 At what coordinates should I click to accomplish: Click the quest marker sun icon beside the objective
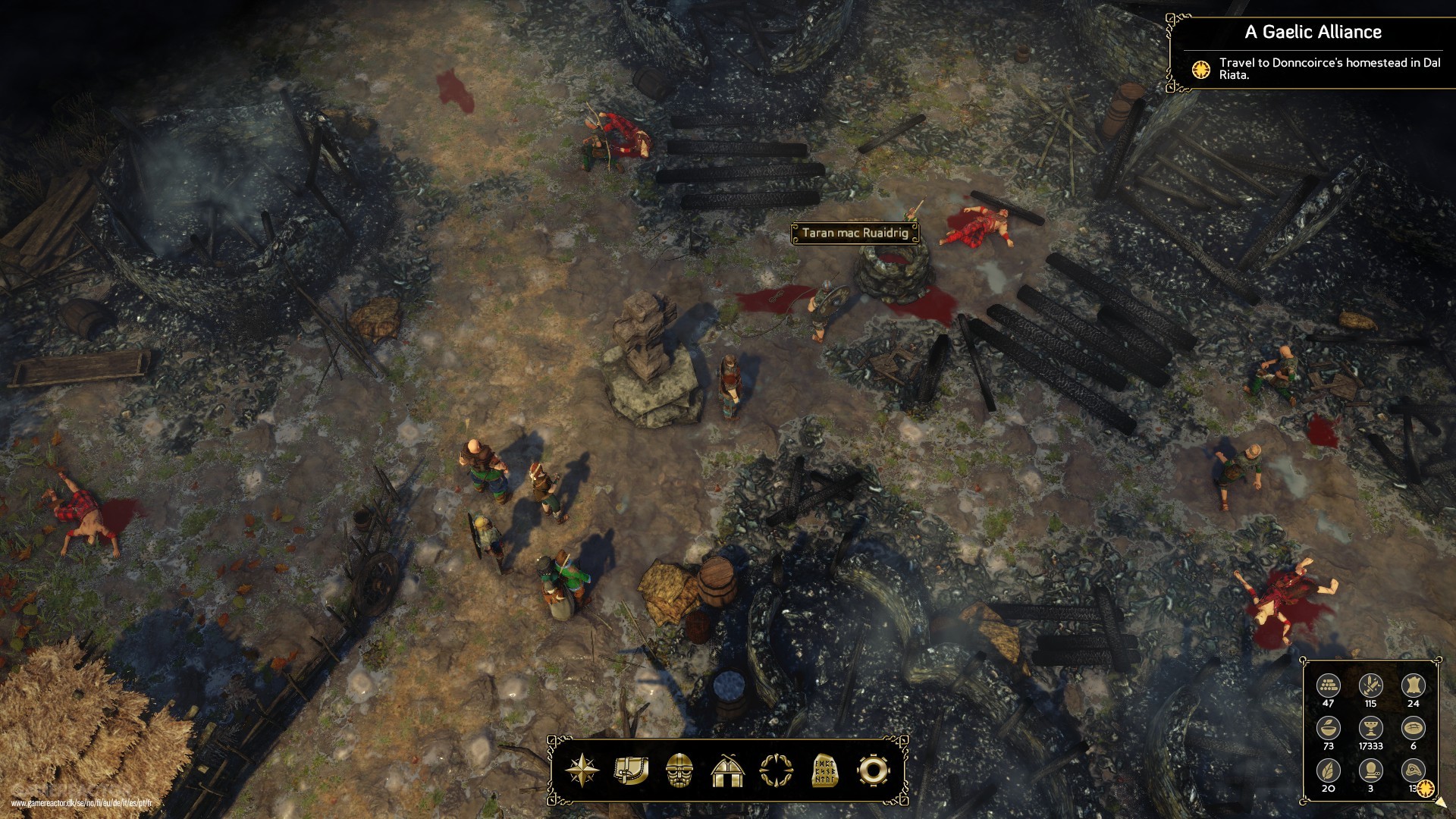tap(1200, 70)
